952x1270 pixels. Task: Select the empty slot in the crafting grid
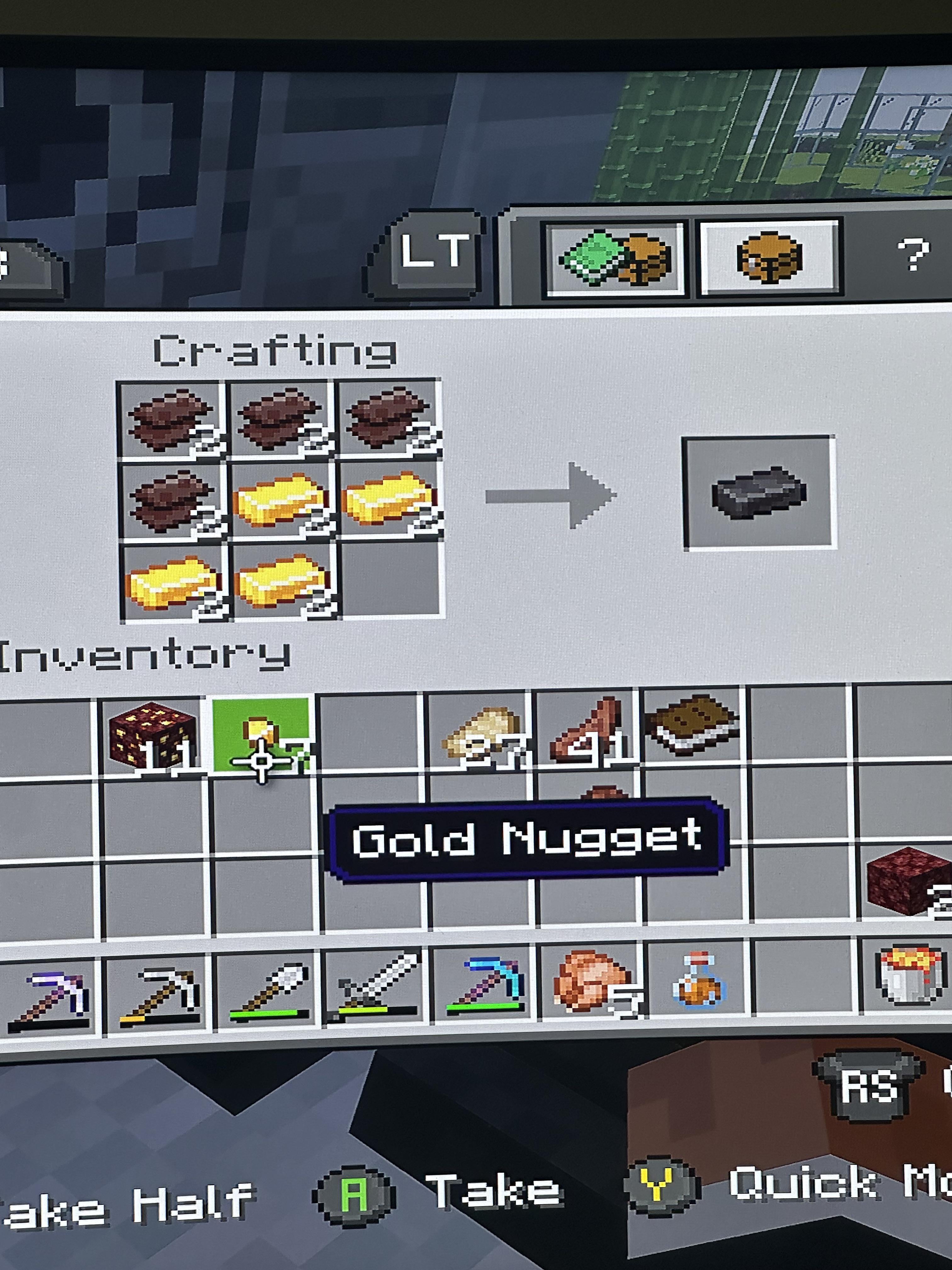pyautogui.click(x=393, y=580)
